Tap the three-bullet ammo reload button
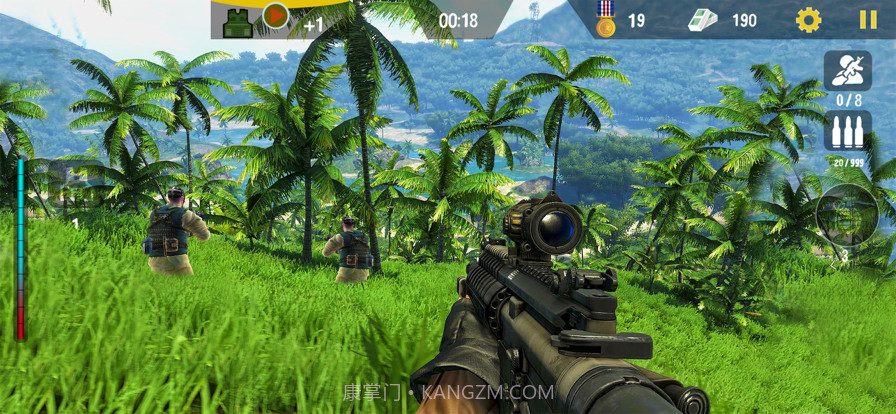896x414 pixels. point(847,132)
